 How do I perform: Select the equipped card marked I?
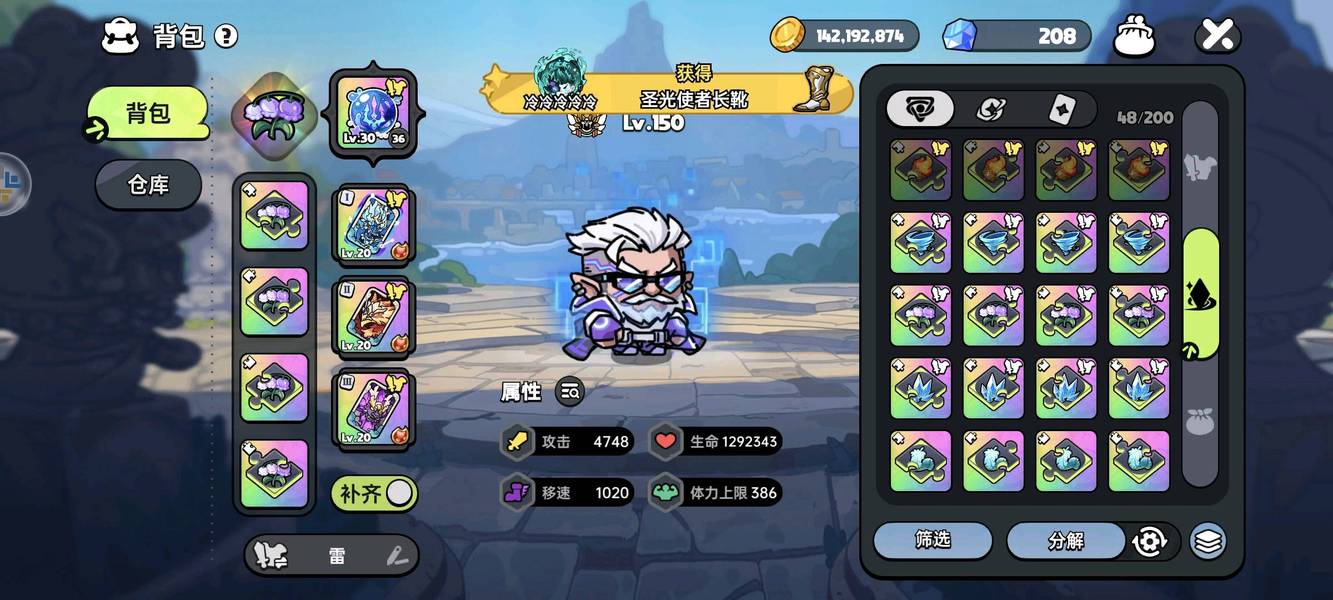pos(374,224)
